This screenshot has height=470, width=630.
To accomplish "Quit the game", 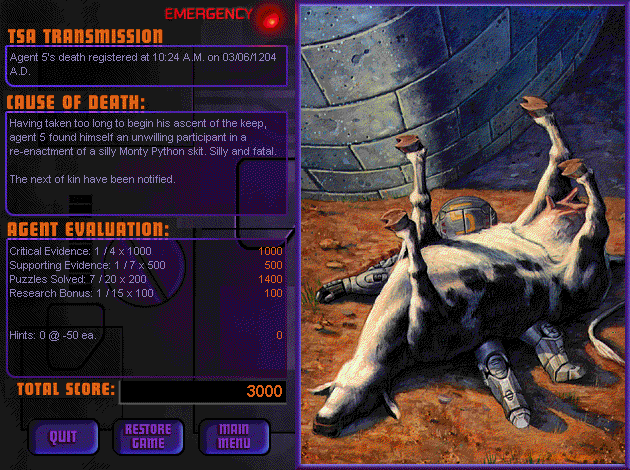I will click(62, 436).
